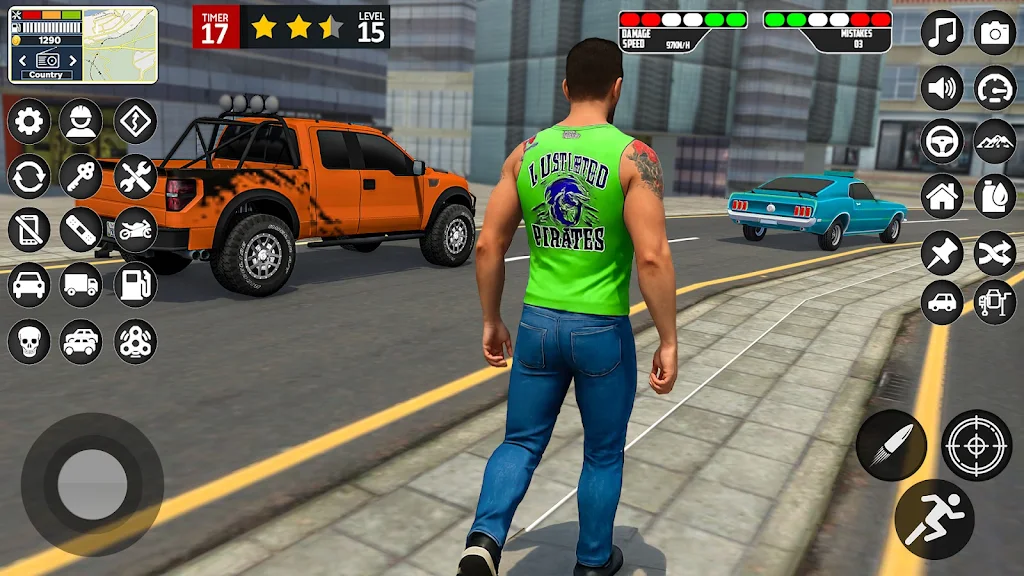Switch radio station with the right arrow
The width and height of the screenshot is (1024, 576).
coord(73,60)
